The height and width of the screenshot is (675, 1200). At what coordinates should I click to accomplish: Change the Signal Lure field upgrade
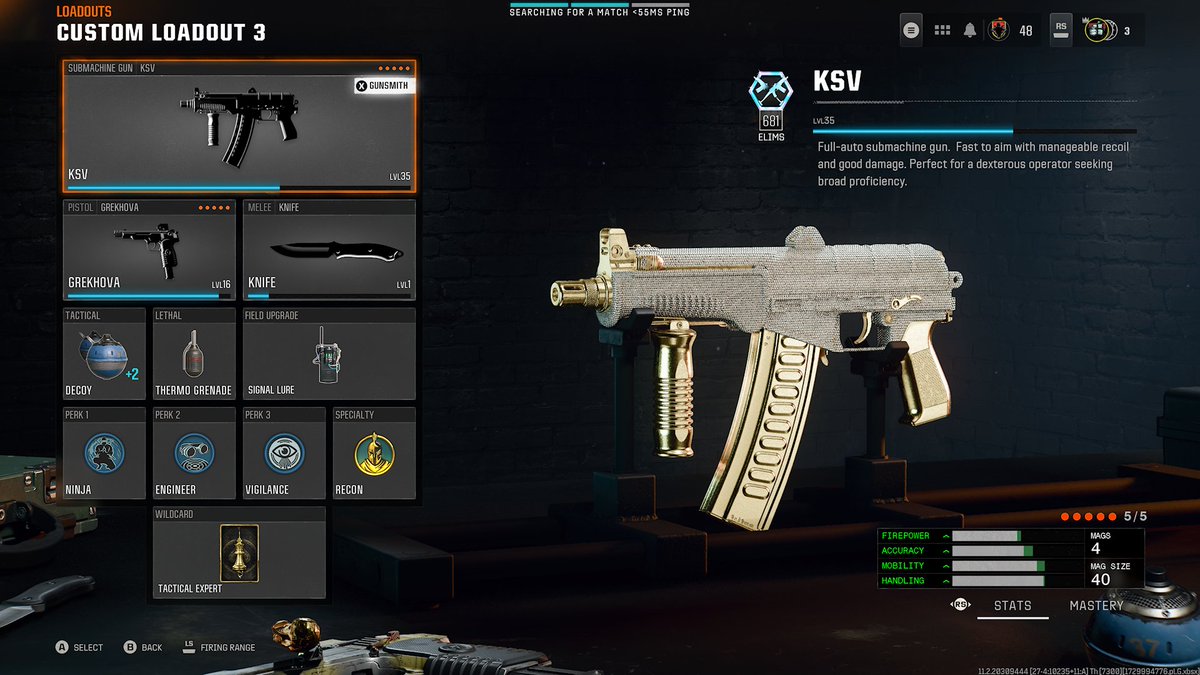pos(329,353)
